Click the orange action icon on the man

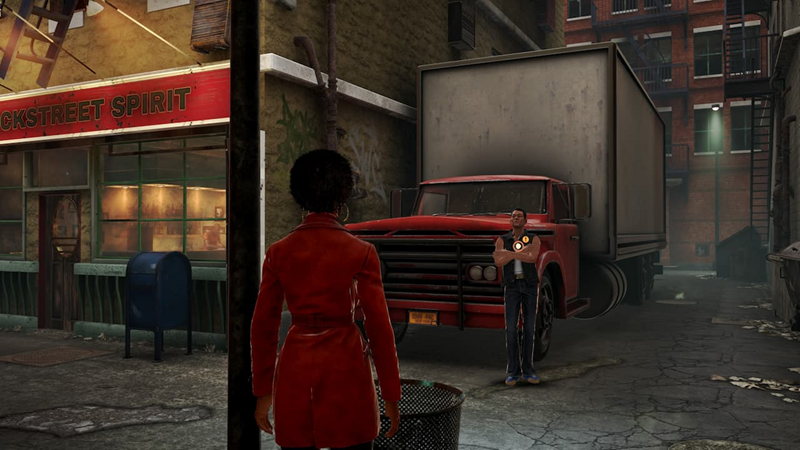(x=526, y=240)
